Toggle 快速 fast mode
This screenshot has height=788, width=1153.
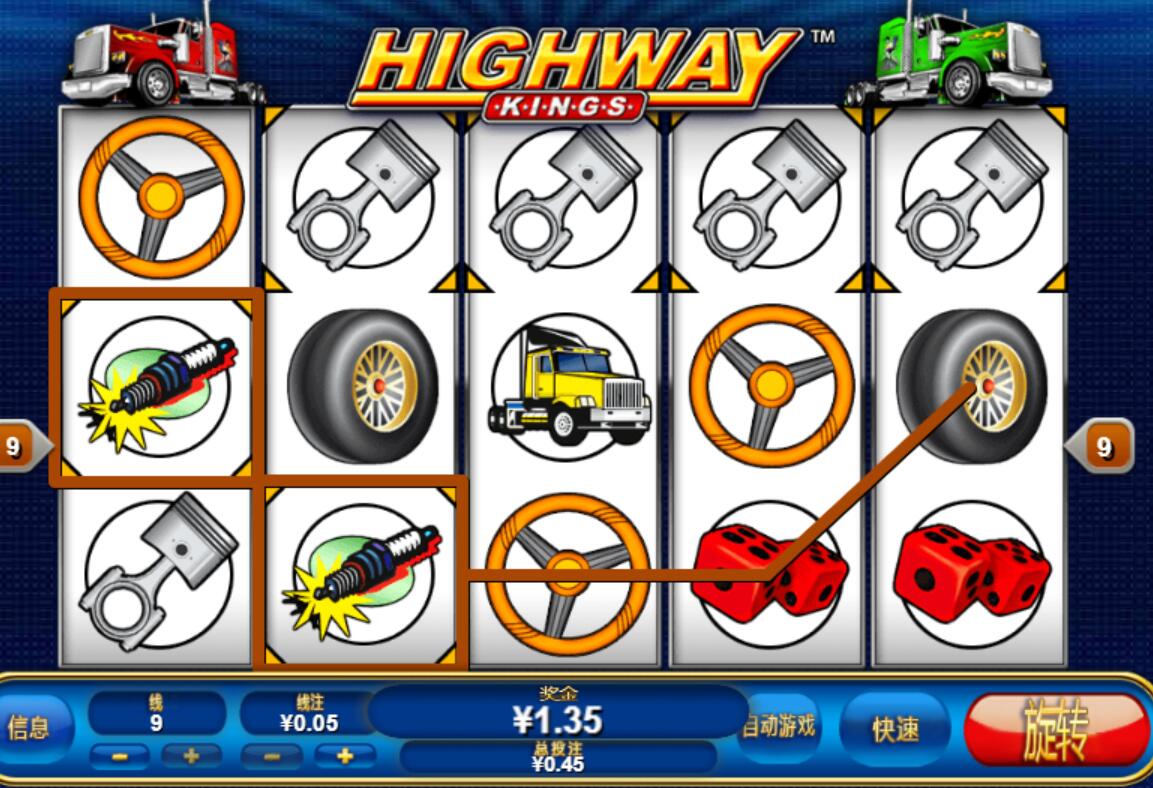tap(895, 729)
